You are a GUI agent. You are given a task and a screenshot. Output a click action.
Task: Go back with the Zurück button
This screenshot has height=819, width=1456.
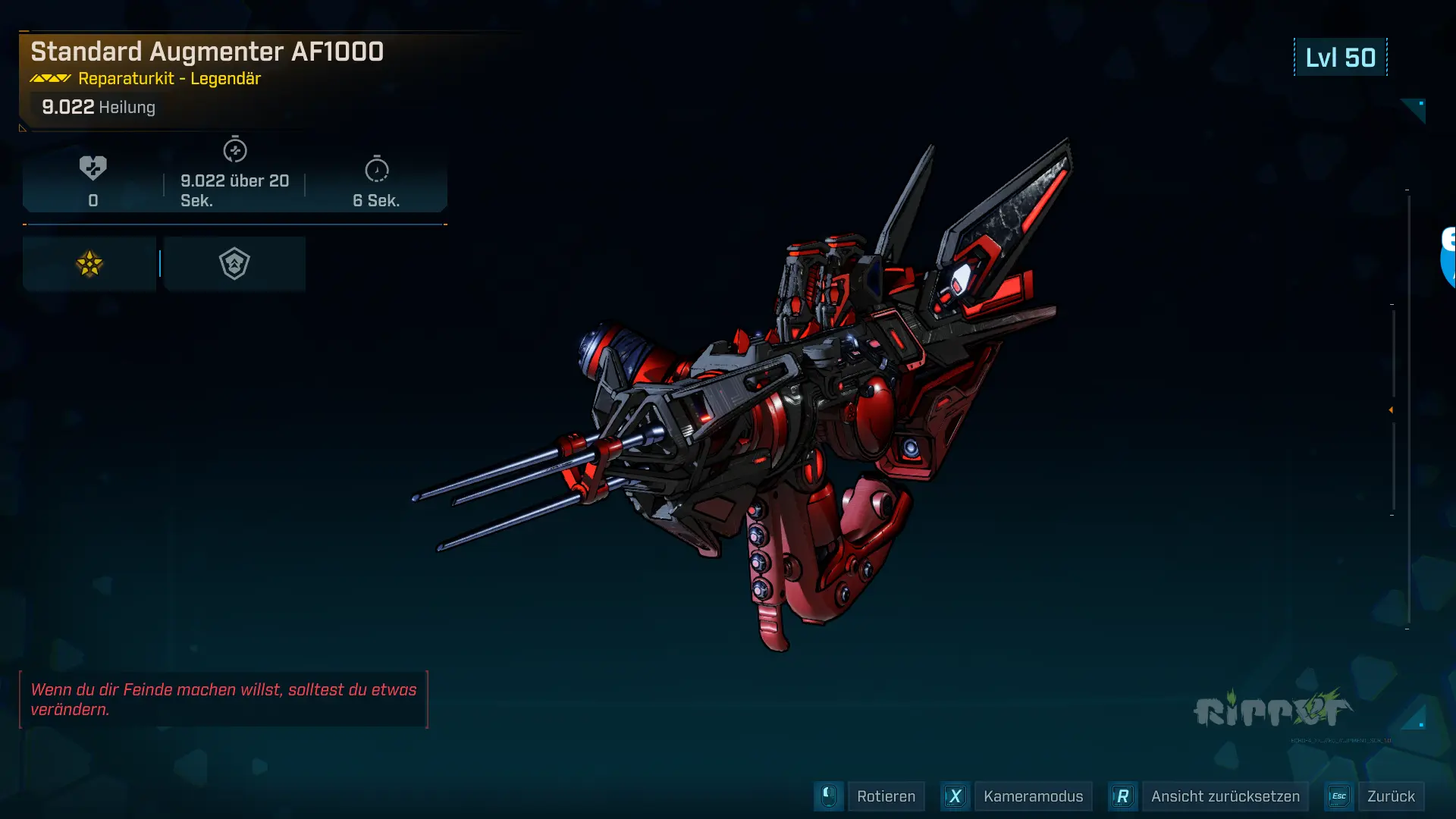(1390, 796)
